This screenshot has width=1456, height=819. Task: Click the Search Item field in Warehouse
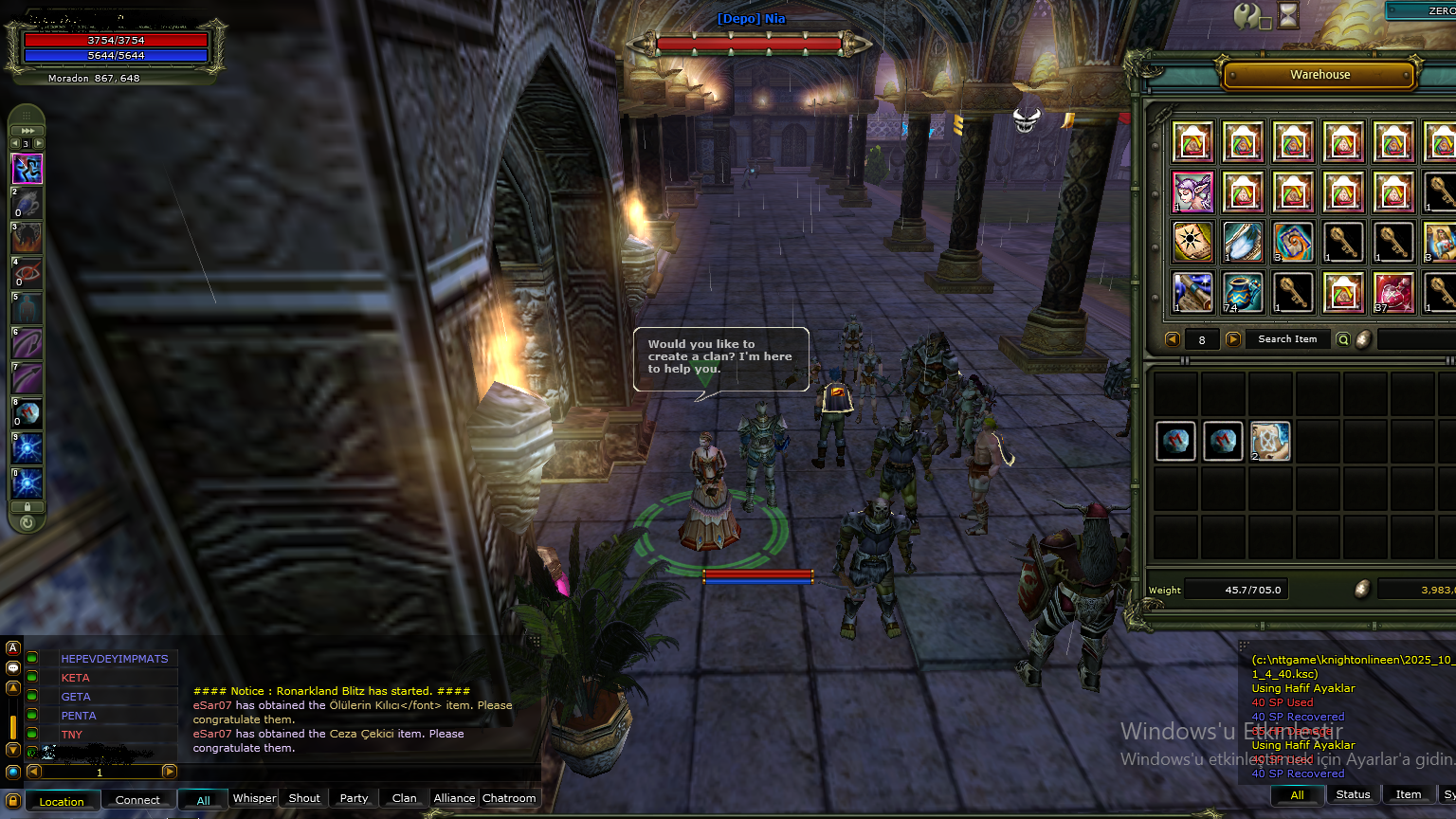coord(1287,339)
